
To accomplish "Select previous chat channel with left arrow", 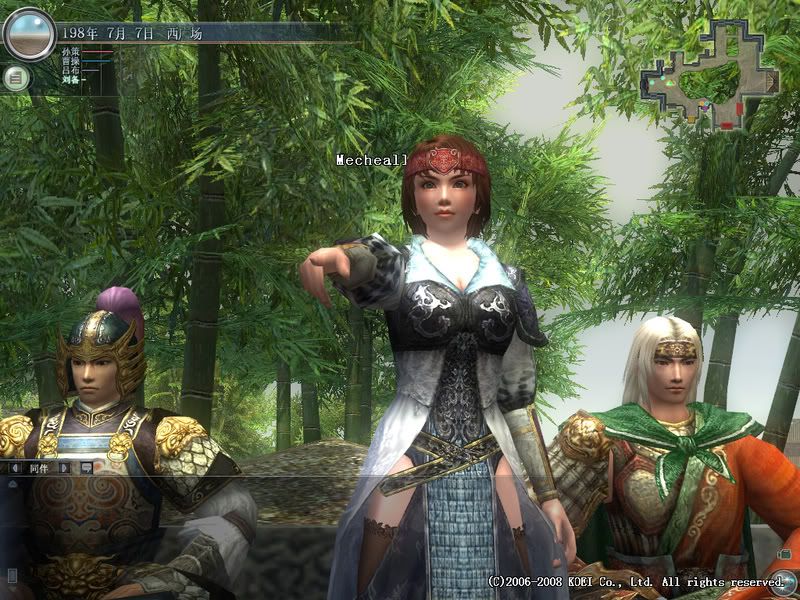I will pos(15,467).
